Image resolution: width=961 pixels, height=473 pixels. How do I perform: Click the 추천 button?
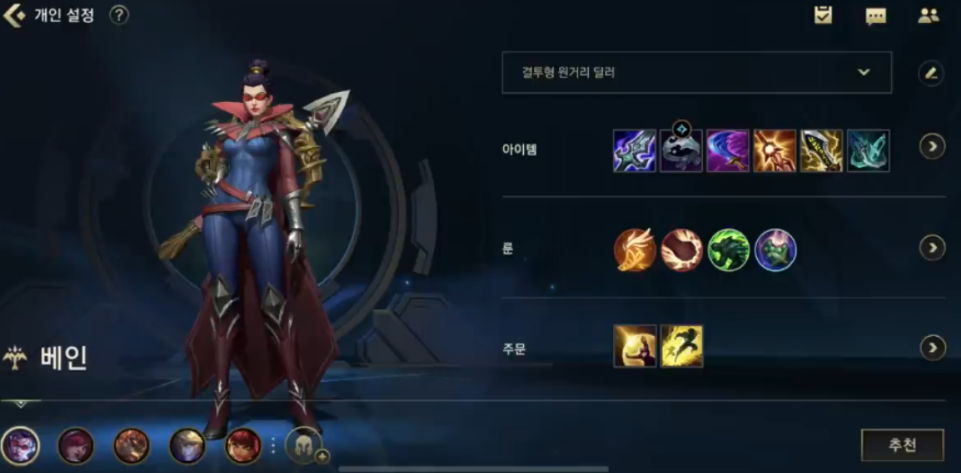tap(902, 445)
